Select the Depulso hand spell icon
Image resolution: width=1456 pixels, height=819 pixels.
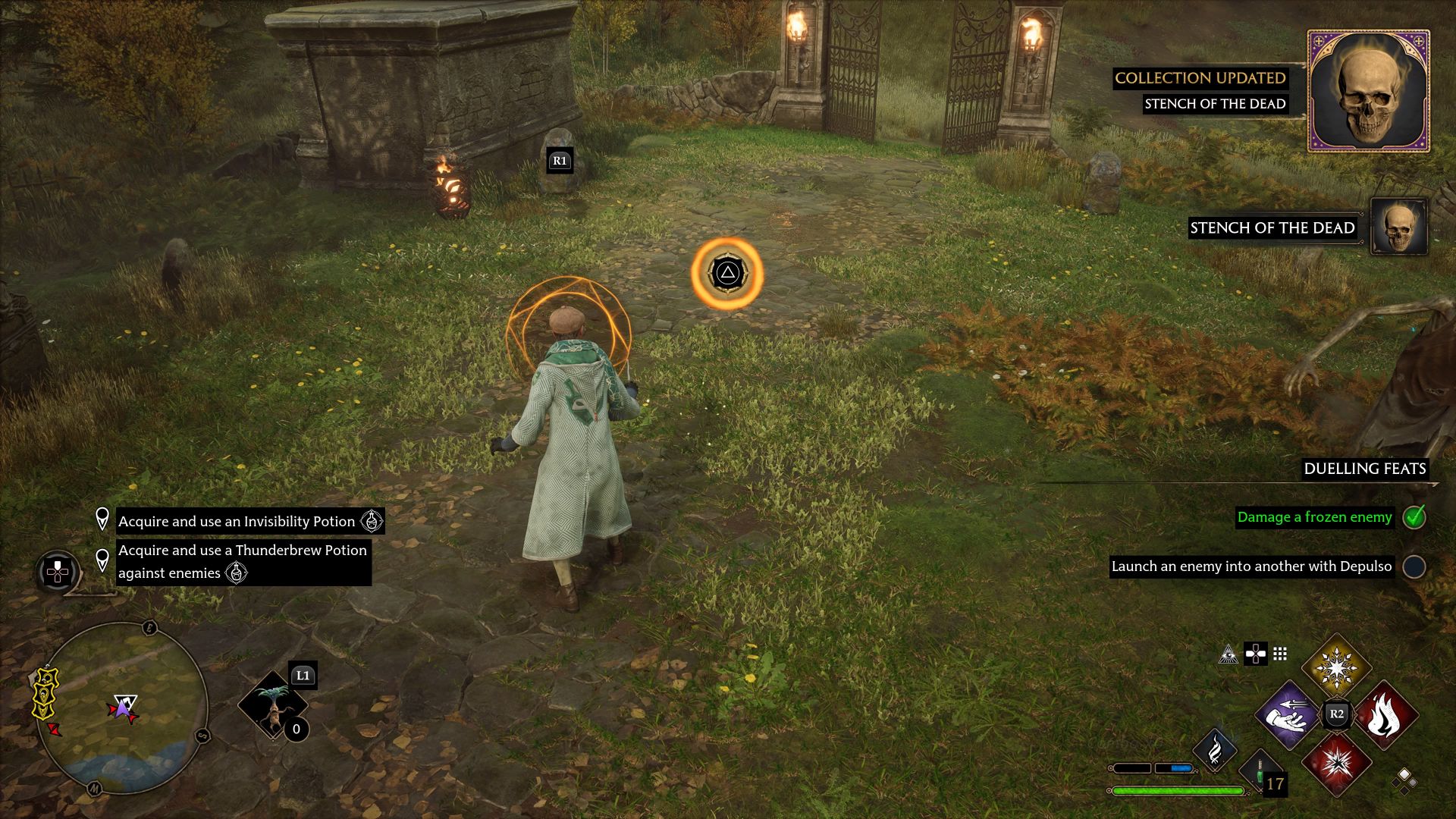click(x=1291, y=714)
